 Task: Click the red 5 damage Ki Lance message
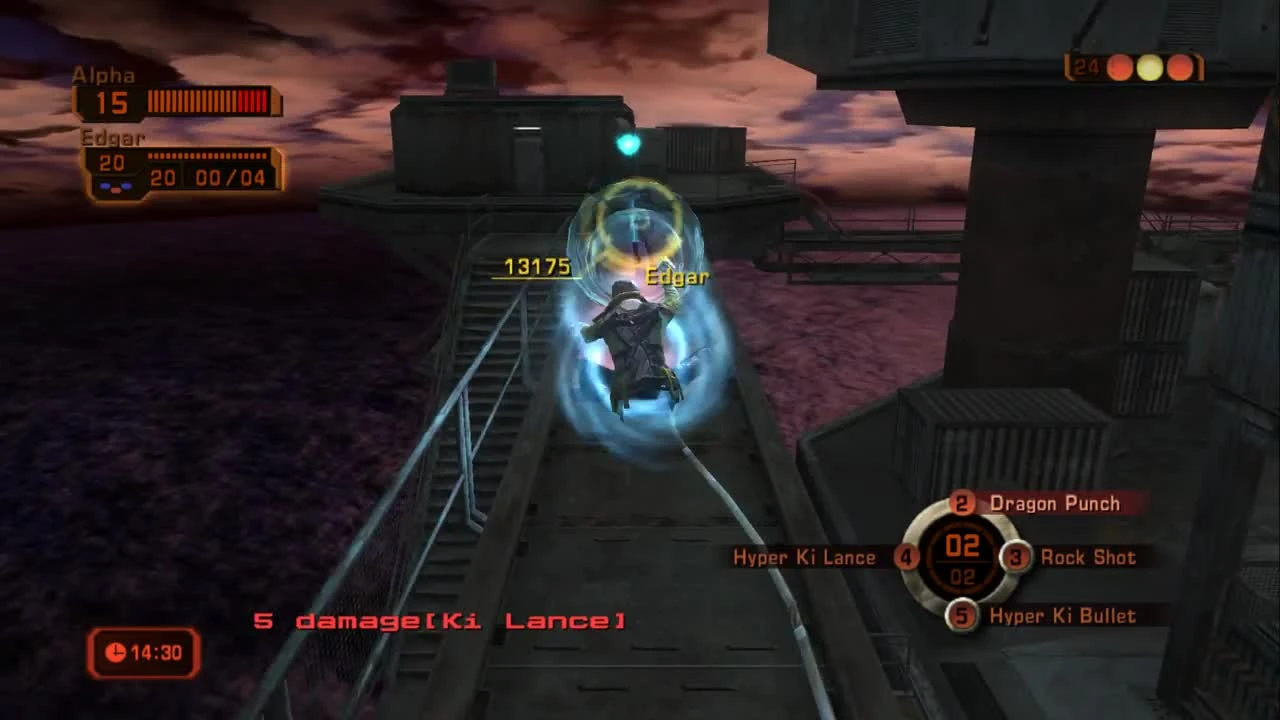pos(440,620)
